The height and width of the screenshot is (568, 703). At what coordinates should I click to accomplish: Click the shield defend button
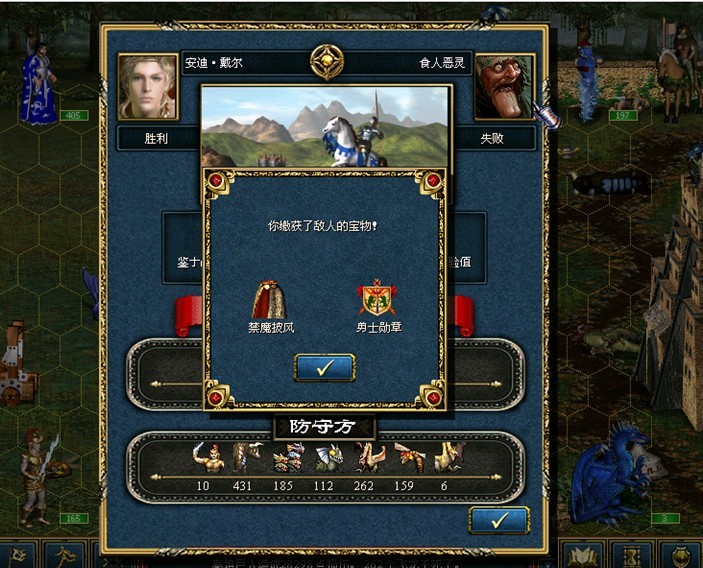tap(682, 556)
